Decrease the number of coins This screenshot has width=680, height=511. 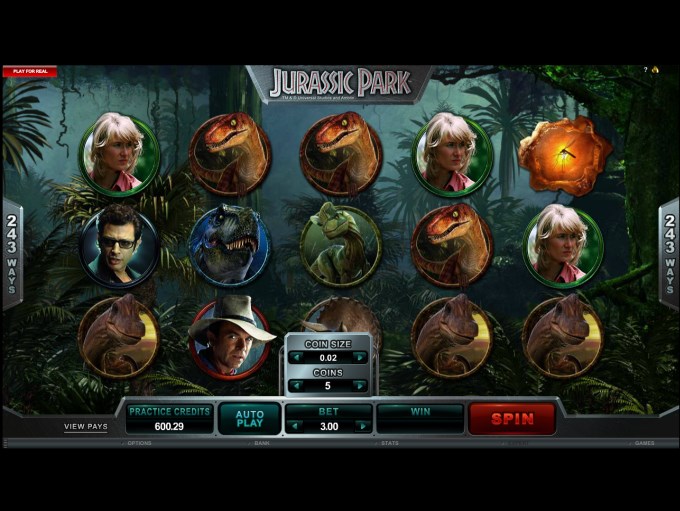[296, 386]
